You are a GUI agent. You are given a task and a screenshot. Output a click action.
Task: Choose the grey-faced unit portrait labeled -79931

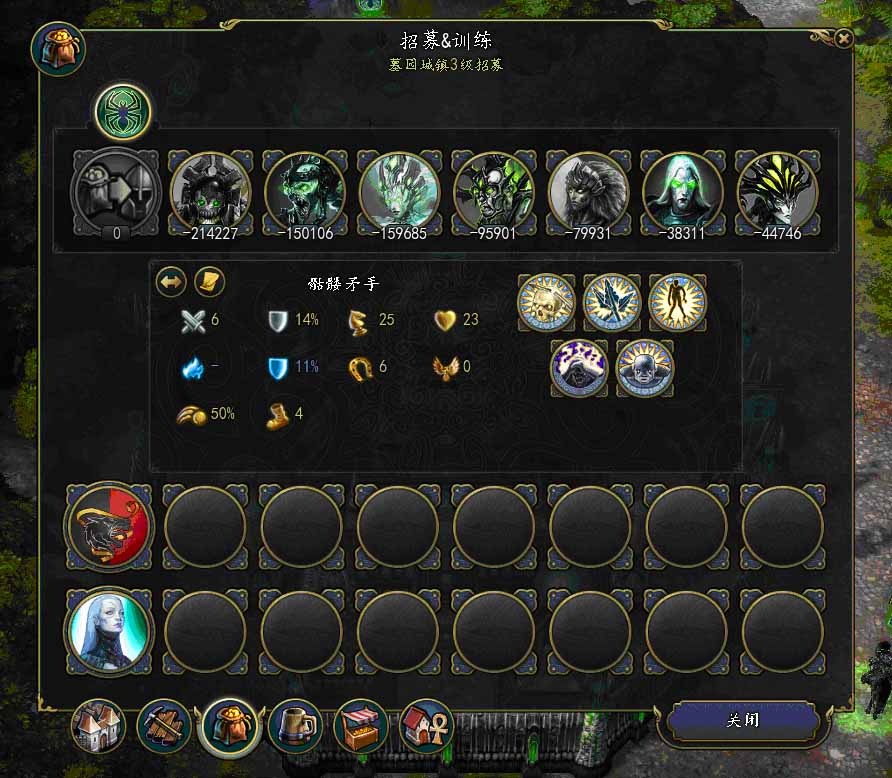pos(588,190)
